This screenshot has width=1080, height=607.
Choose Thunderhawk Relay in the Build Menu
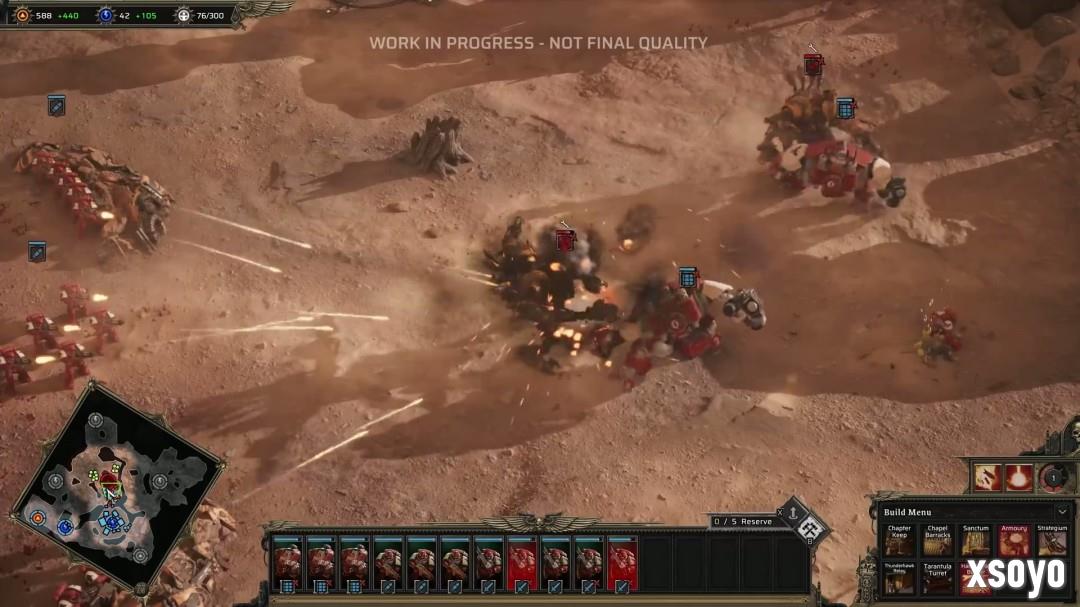pos(899,579)
